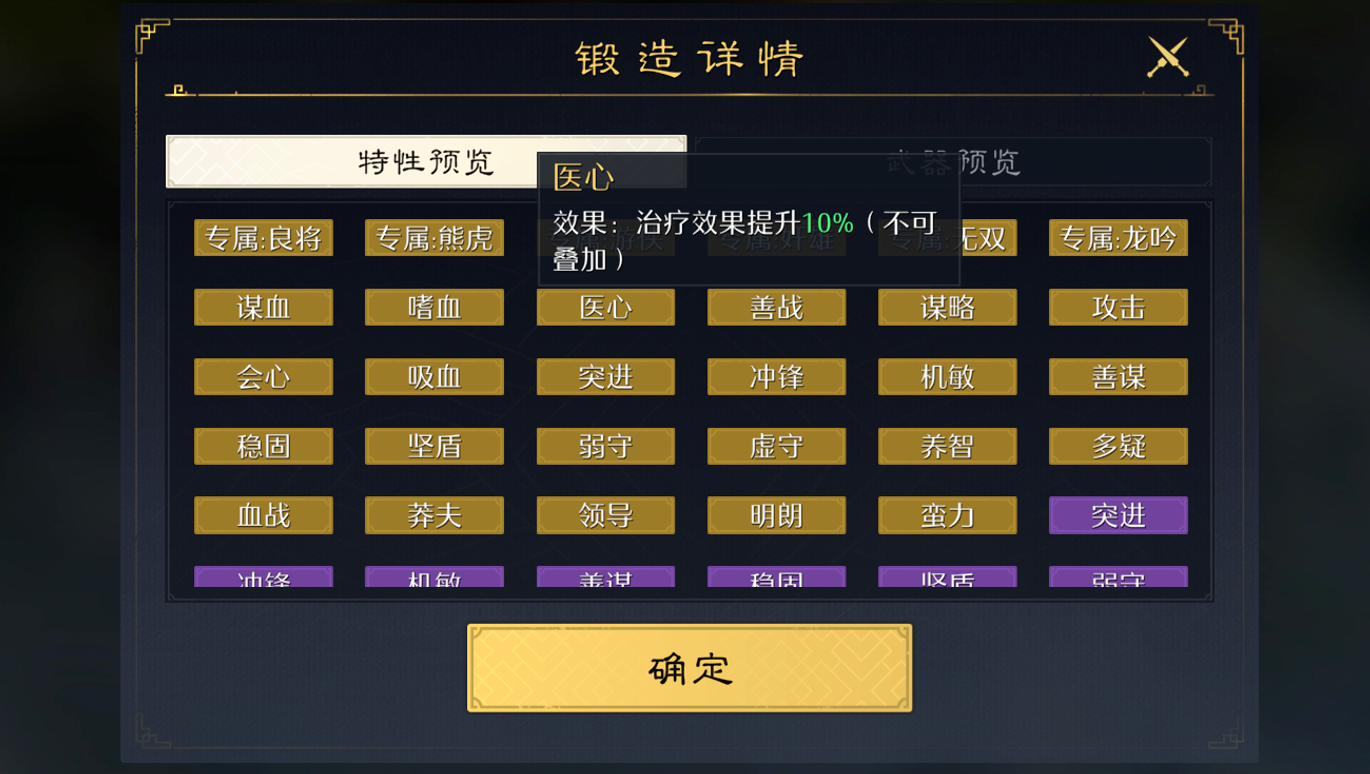Select the 嗜血 trait
Viewport: 1370px width, 774px height.
[434, 308]
